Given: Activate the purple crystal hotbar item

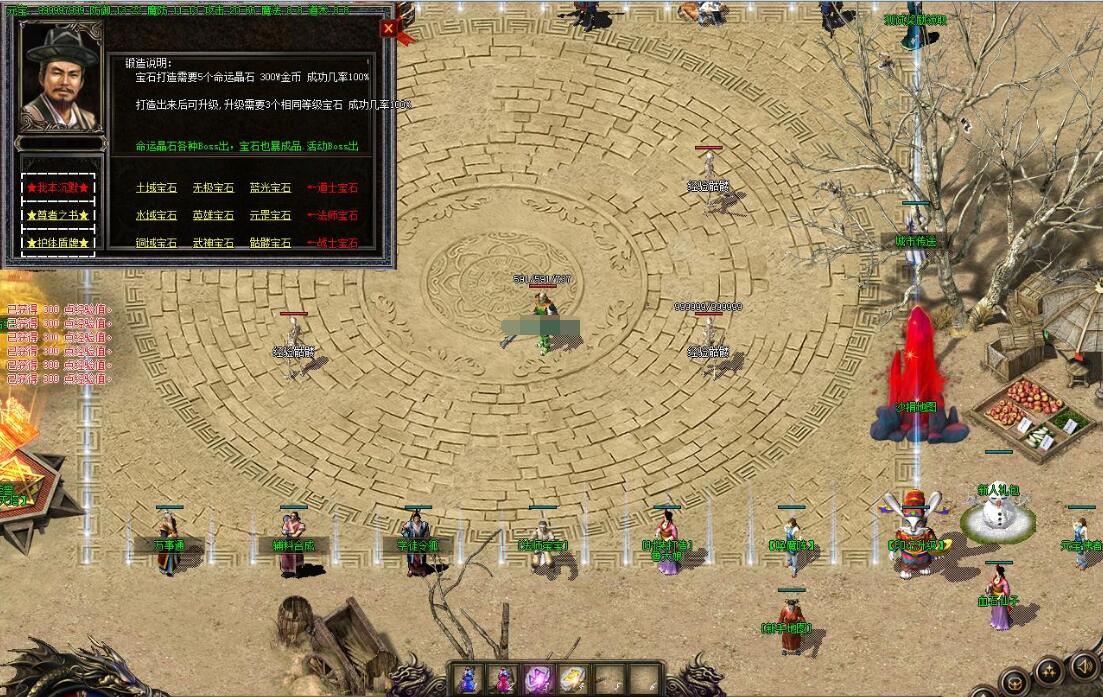Looking at the screenshot, I should tap(538, 679).
